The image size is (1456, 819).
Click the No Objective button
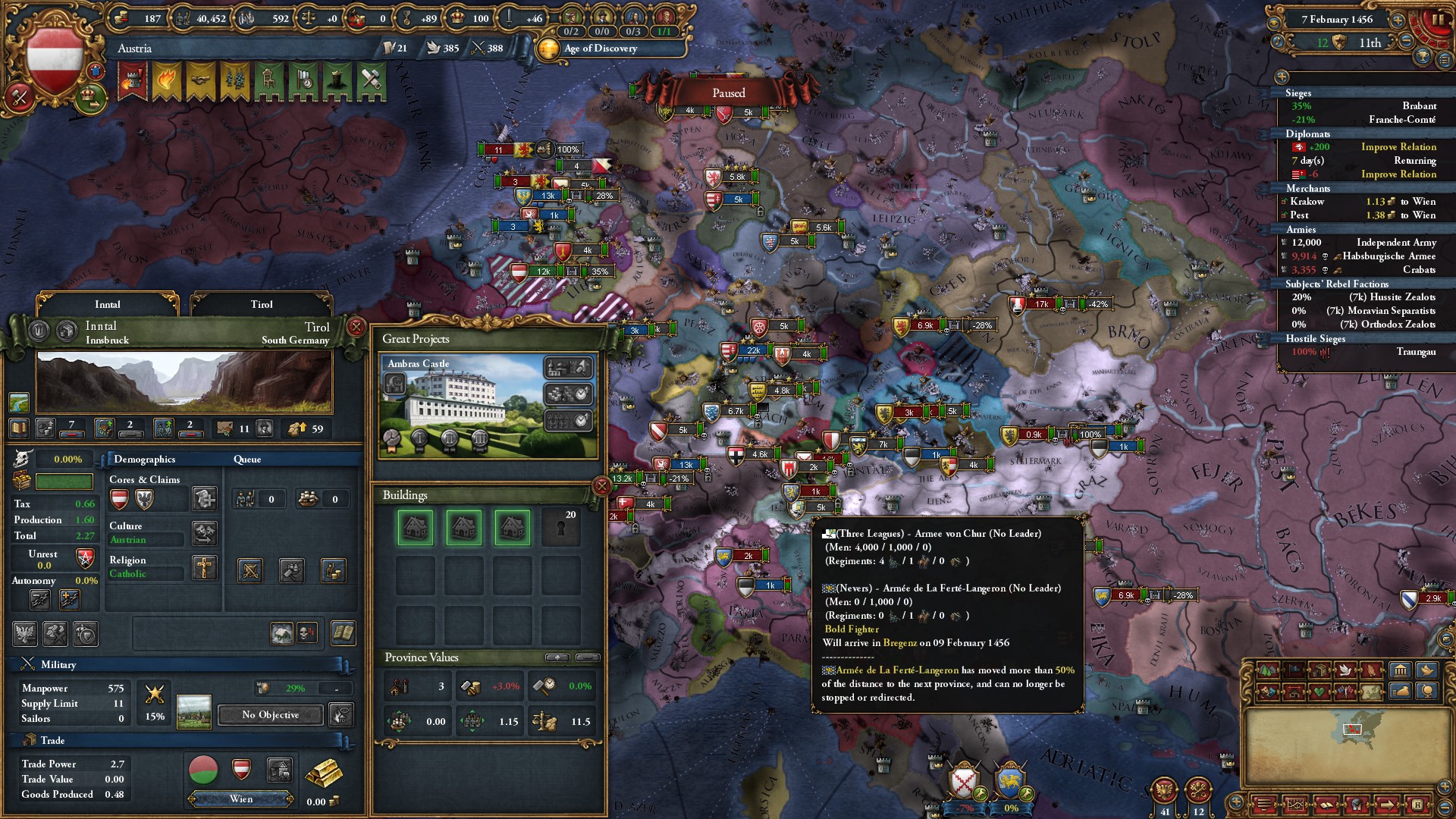pyautogui.click(x=269, y=714)
